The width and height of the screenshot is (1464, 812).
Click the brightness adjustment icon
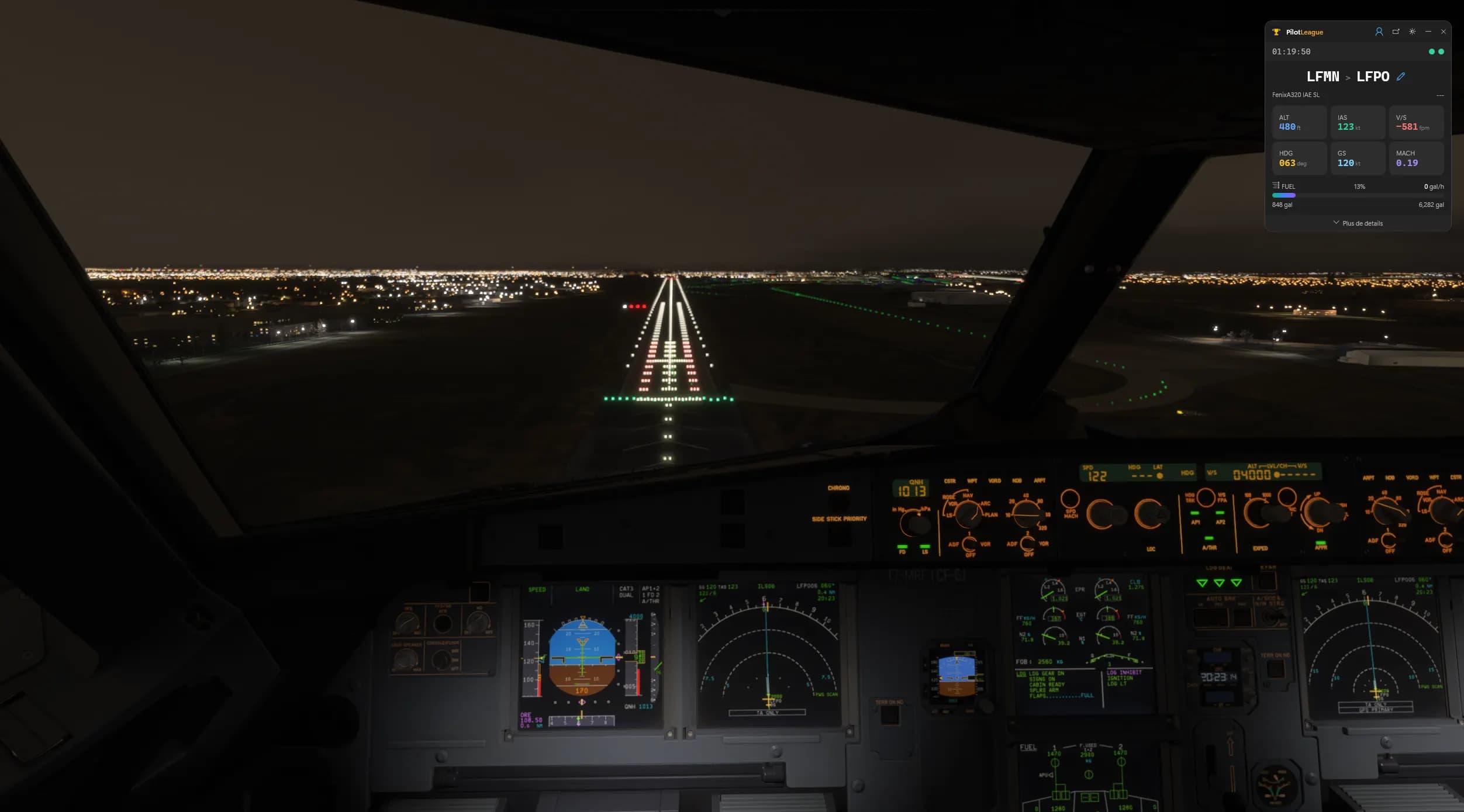(1412, 32)
